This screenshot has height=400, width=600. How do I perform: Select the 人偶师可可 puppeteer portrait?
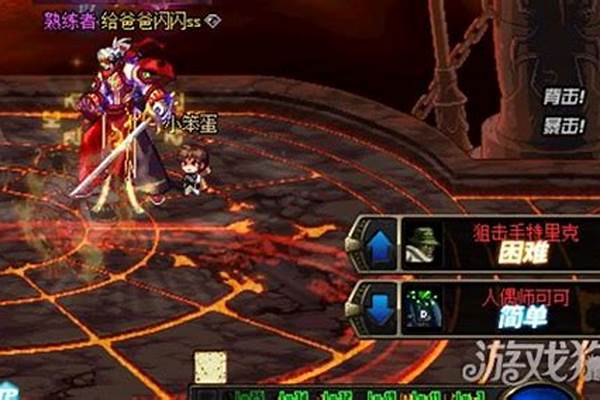coord(423,306)
